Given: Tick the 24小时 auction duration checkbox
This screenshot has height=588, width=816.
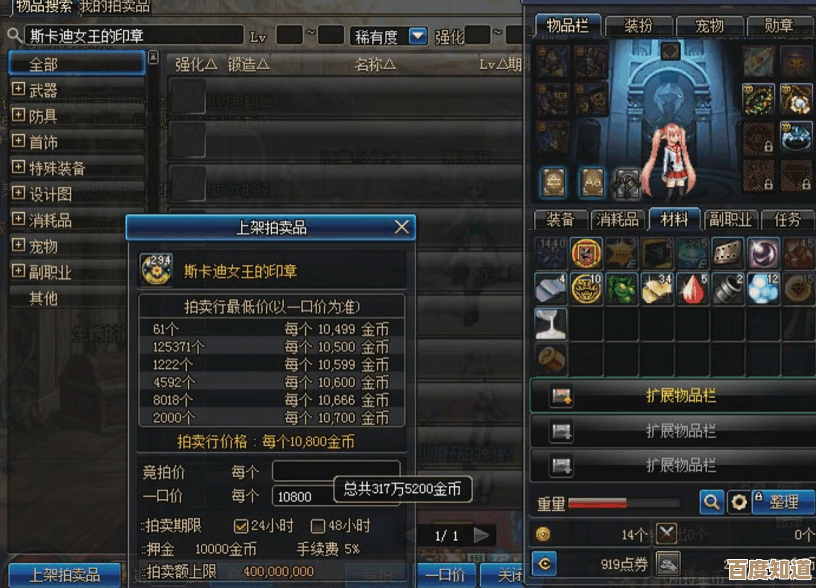Looking at the screenshot, I should pyautogui.click(x=240, y=525).
